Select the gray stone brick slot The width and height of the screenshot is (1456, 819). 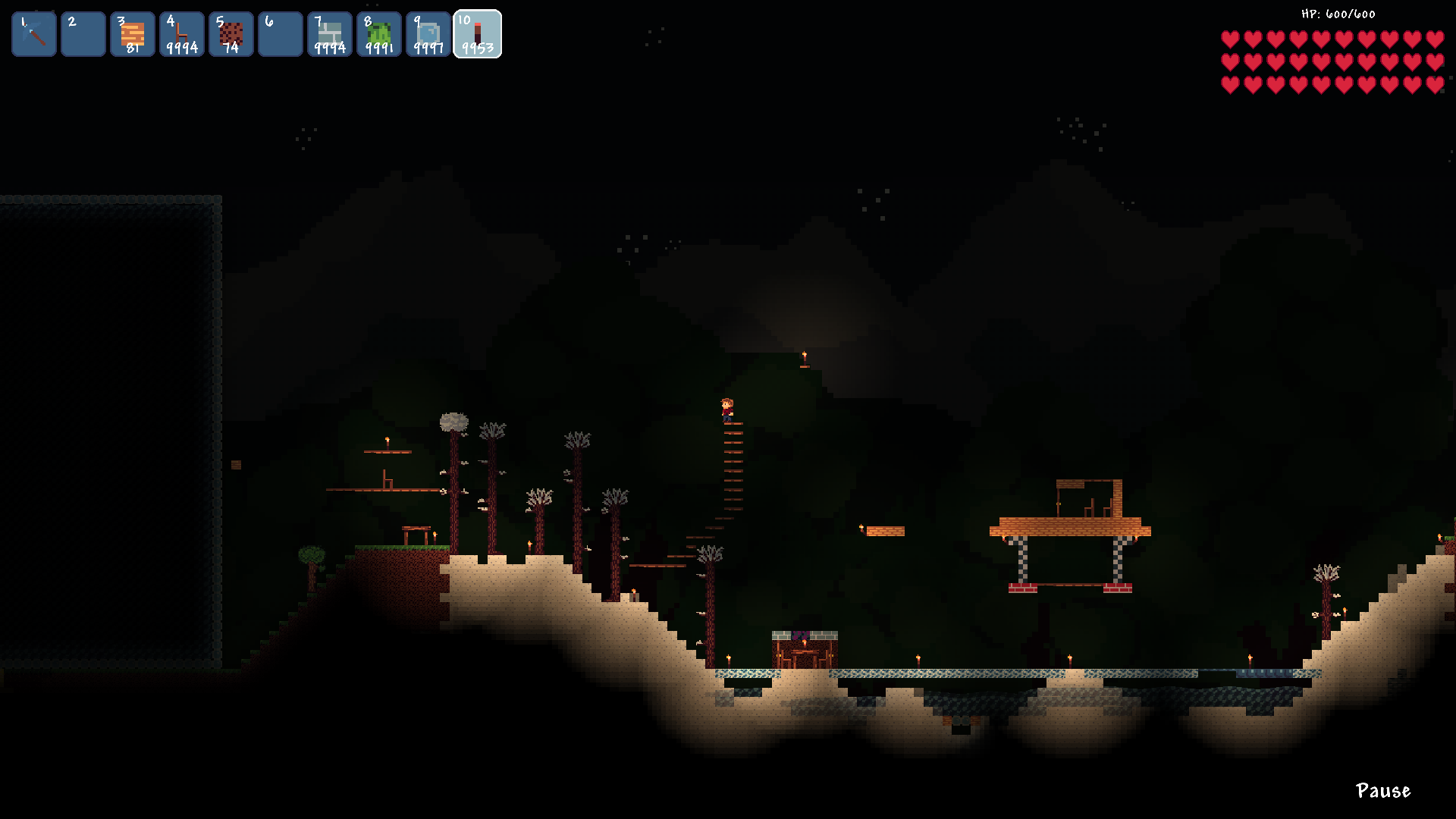click(x=330, y=34)
